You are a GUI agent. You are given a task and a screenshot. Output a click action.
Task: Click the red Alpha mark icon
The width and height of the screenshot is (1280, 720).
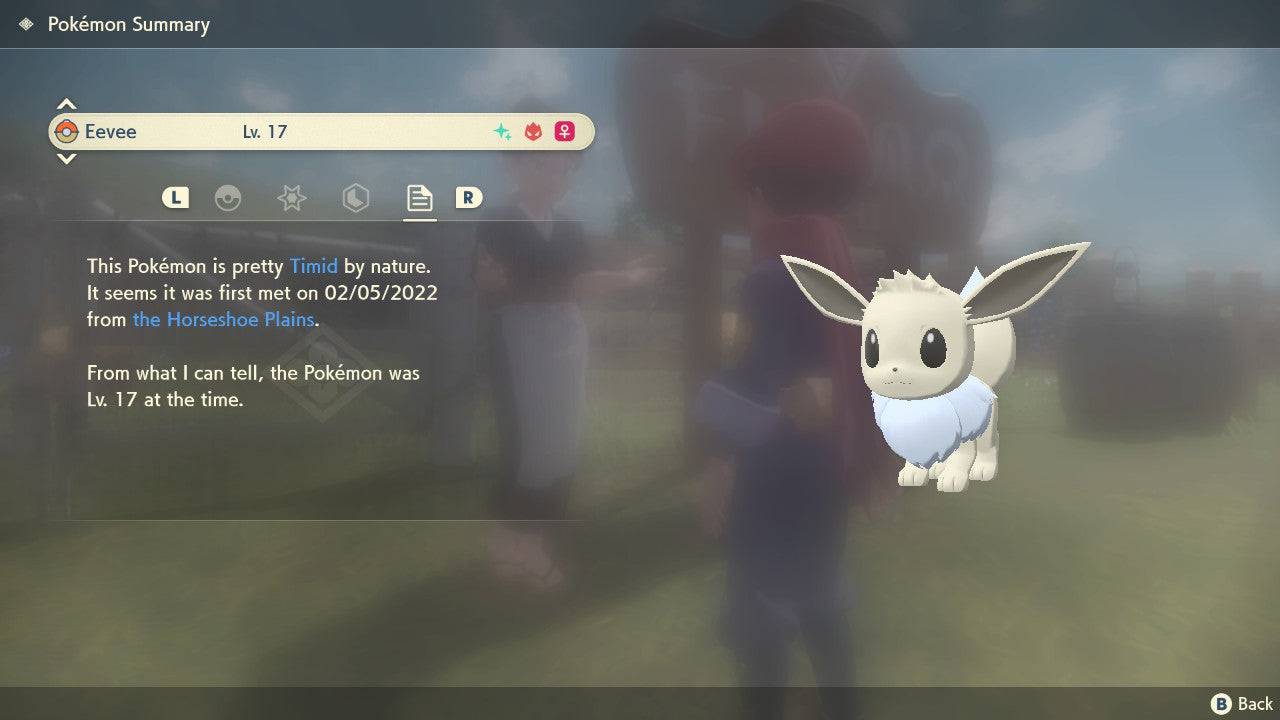[x=532, y=131]
